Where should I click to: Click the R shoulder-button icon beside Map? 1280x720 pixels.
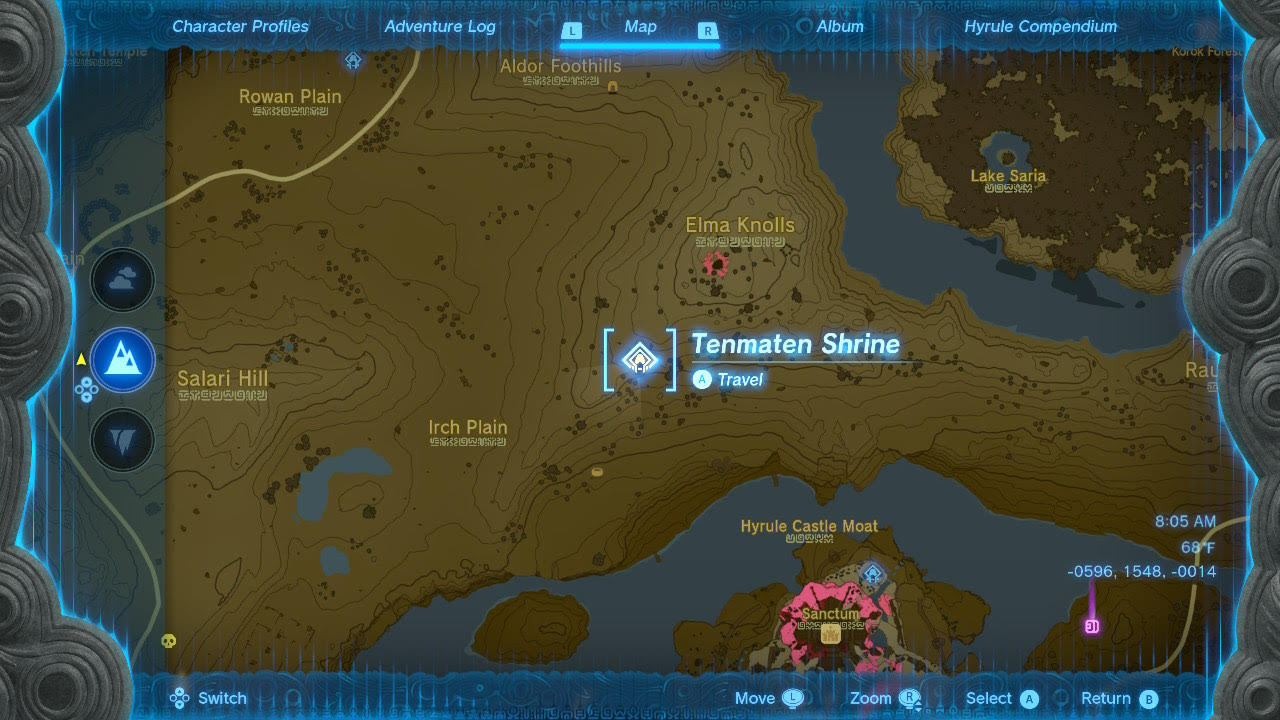coord(708,31)
